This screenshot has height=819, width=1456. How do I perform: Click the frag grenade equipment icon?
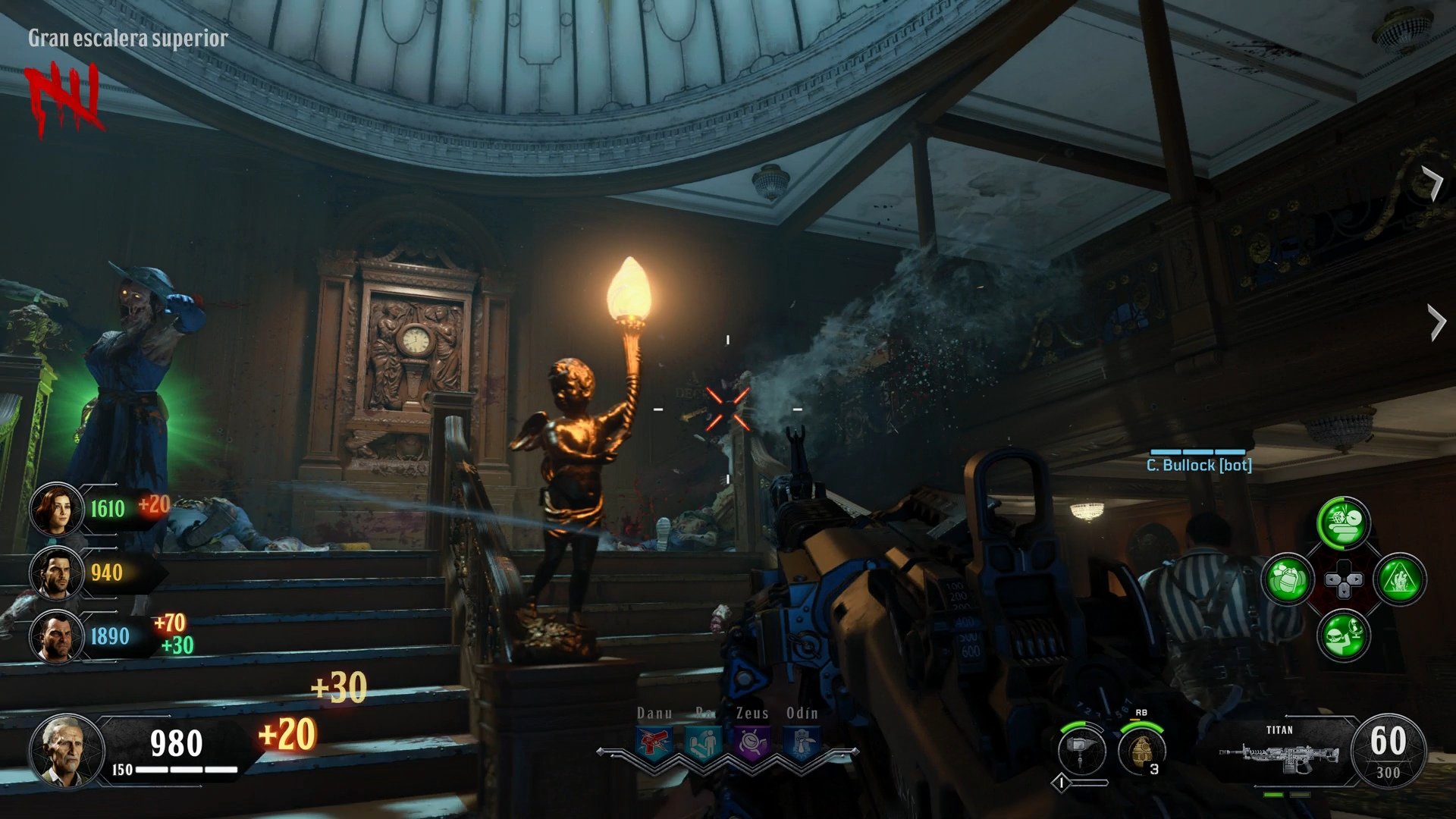[1141, 749]
